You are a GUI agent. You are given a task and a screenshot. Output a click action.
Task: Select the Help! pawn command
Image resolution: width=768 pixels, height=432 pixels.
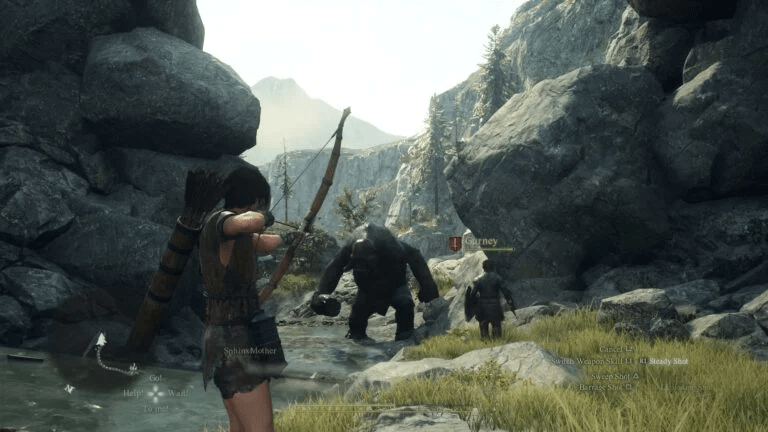click(133, 393)
